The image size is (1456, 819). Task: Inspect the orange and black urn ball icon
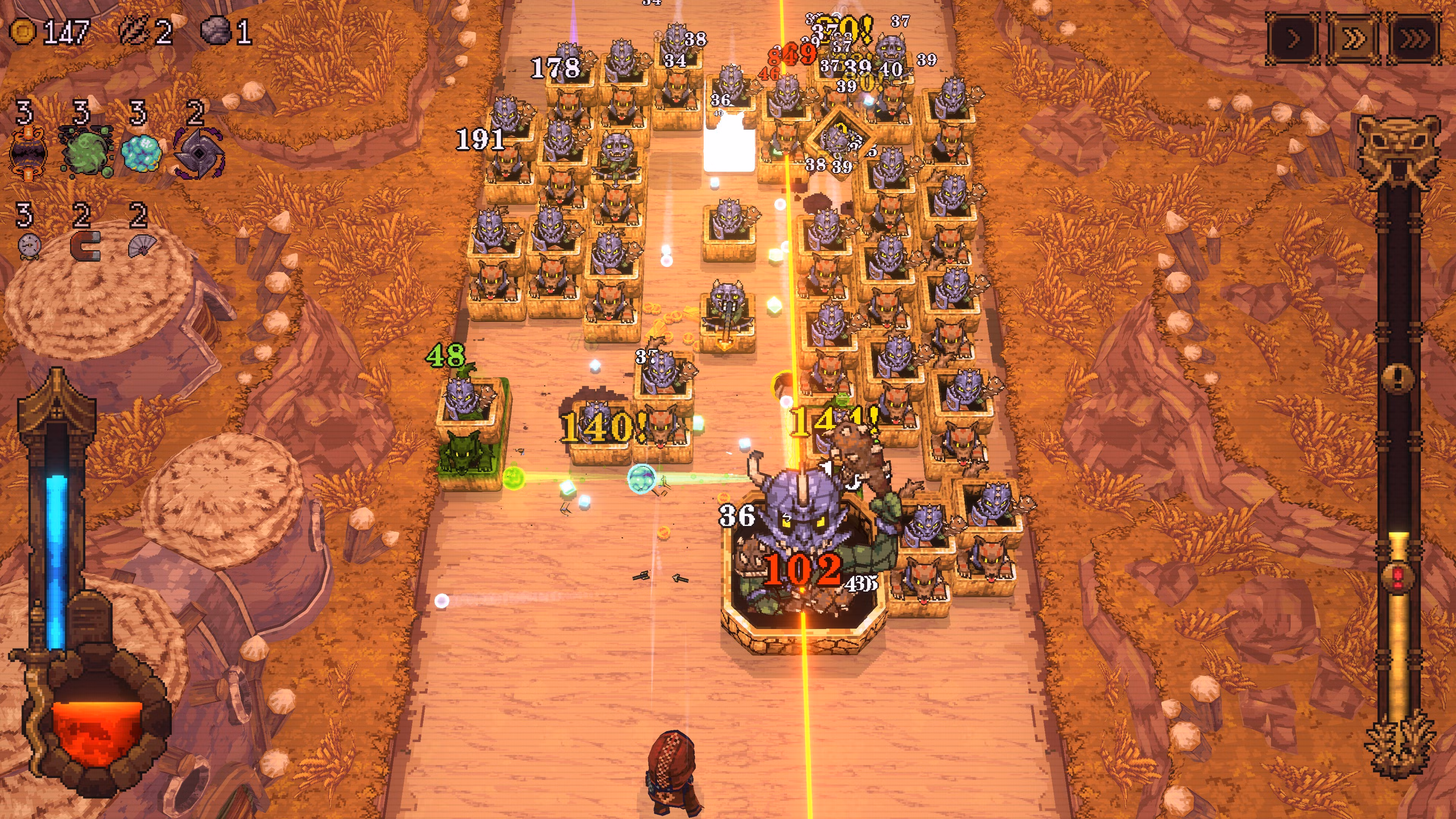coord(28,152)
